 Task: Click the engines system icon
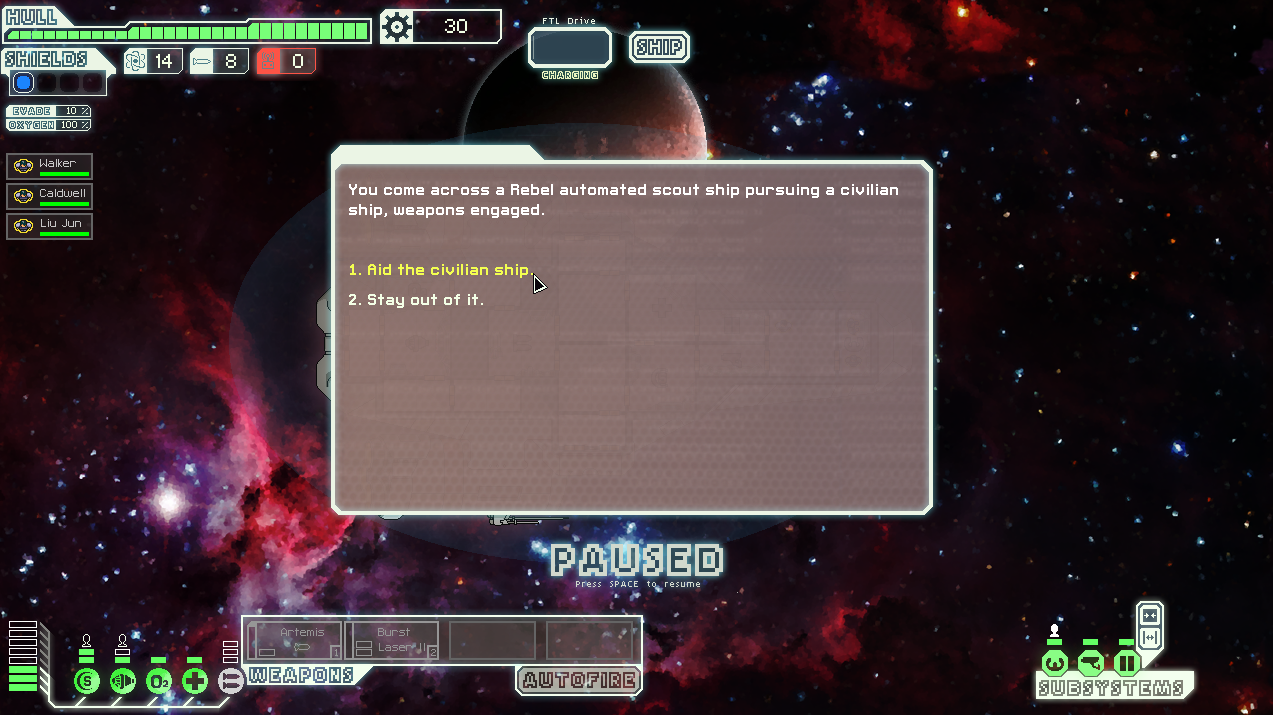123,682
